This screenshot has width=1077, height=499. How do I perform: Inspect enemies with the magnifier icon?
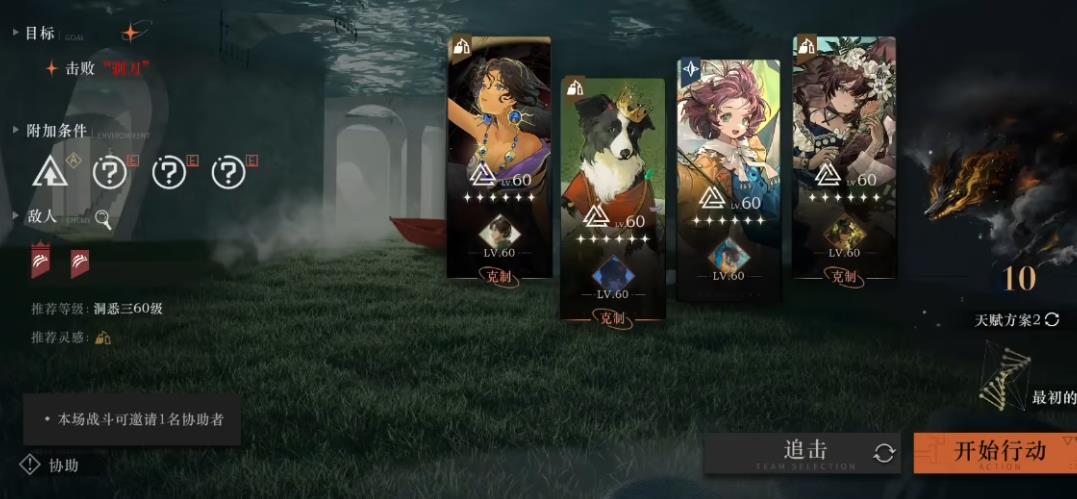[103, 218]
